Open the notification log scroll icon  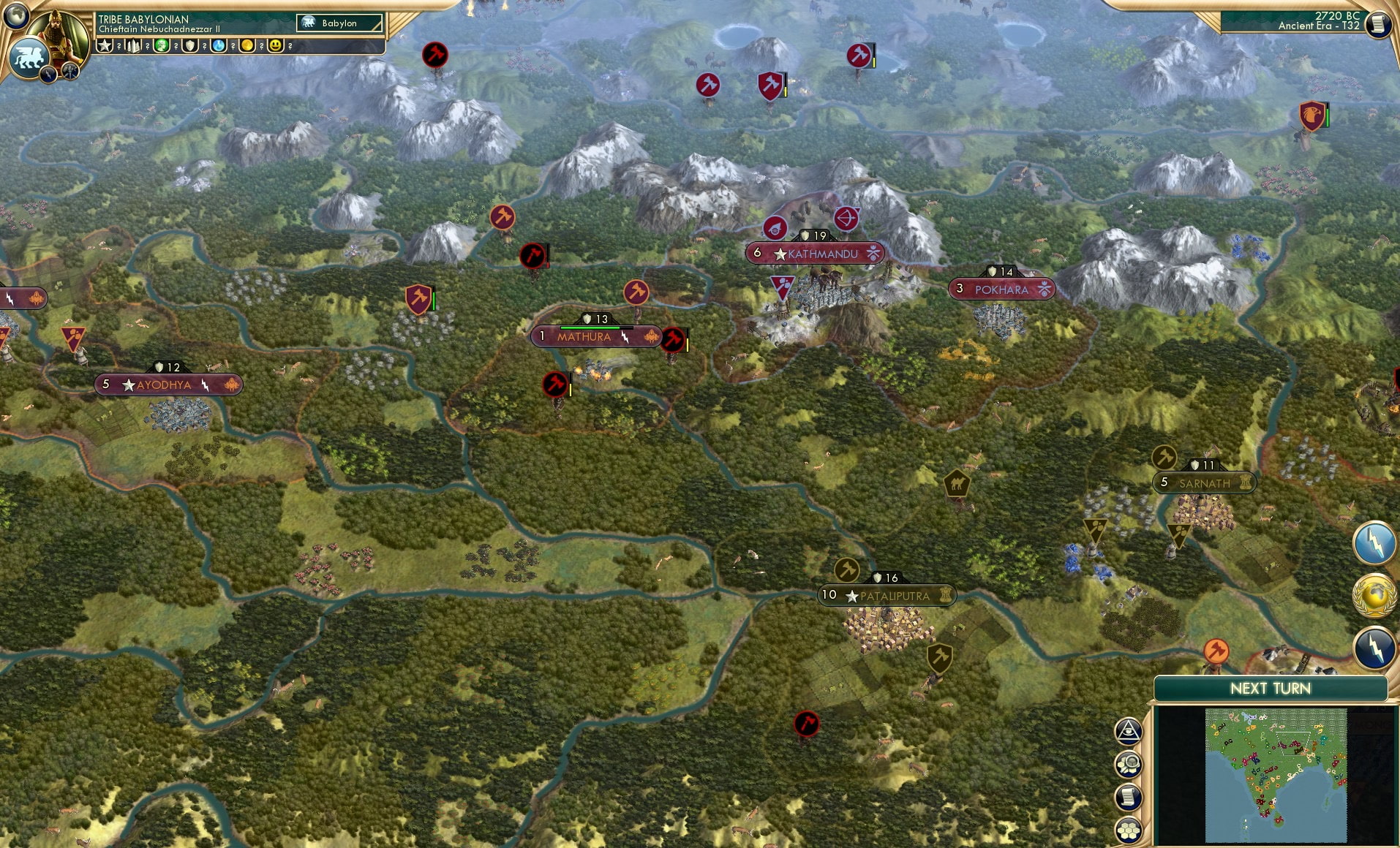coord(1129,798)
